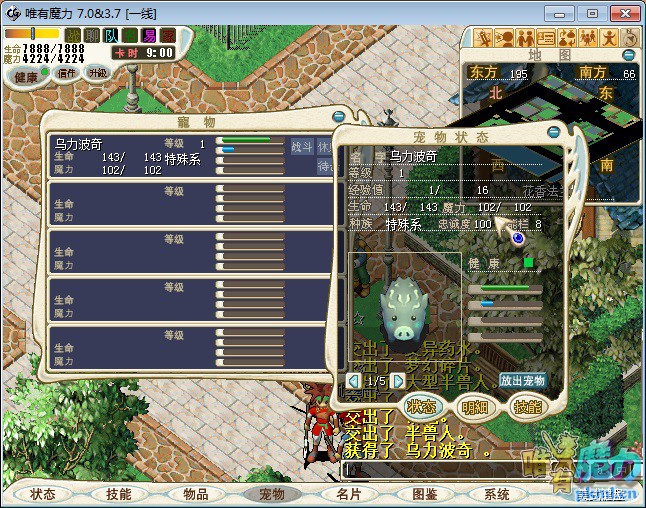Open the 系统 system menu
646x508 pixels.
(x=497, y=494)
